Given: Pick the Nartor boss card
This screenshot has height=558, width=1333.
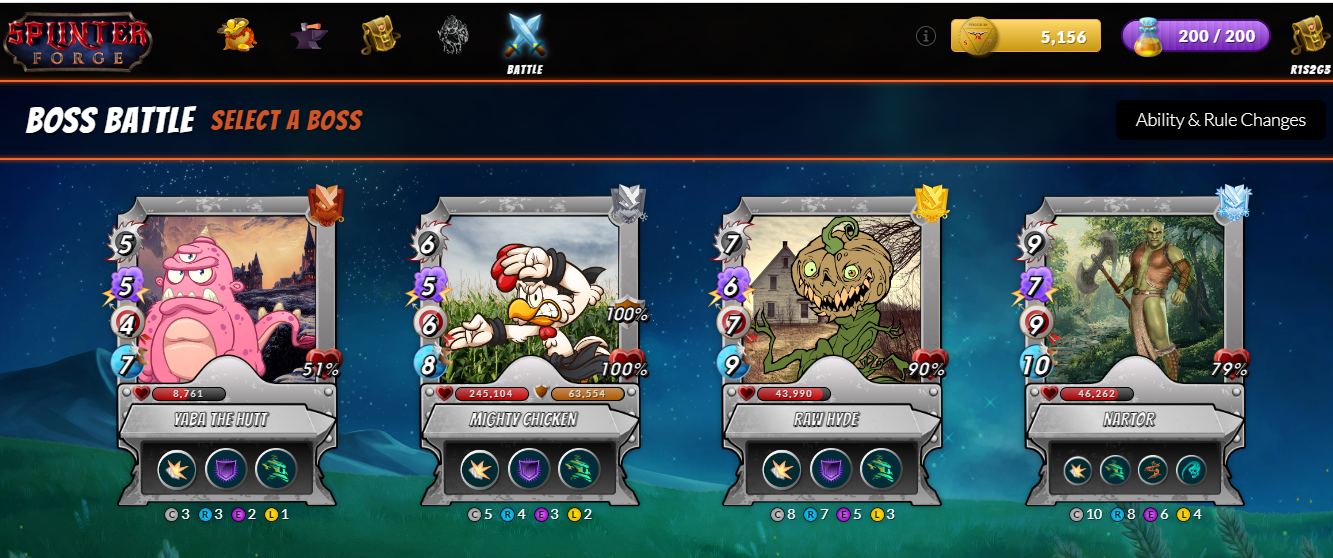Looking at the screenshot, I should (x=1132, y=300).
